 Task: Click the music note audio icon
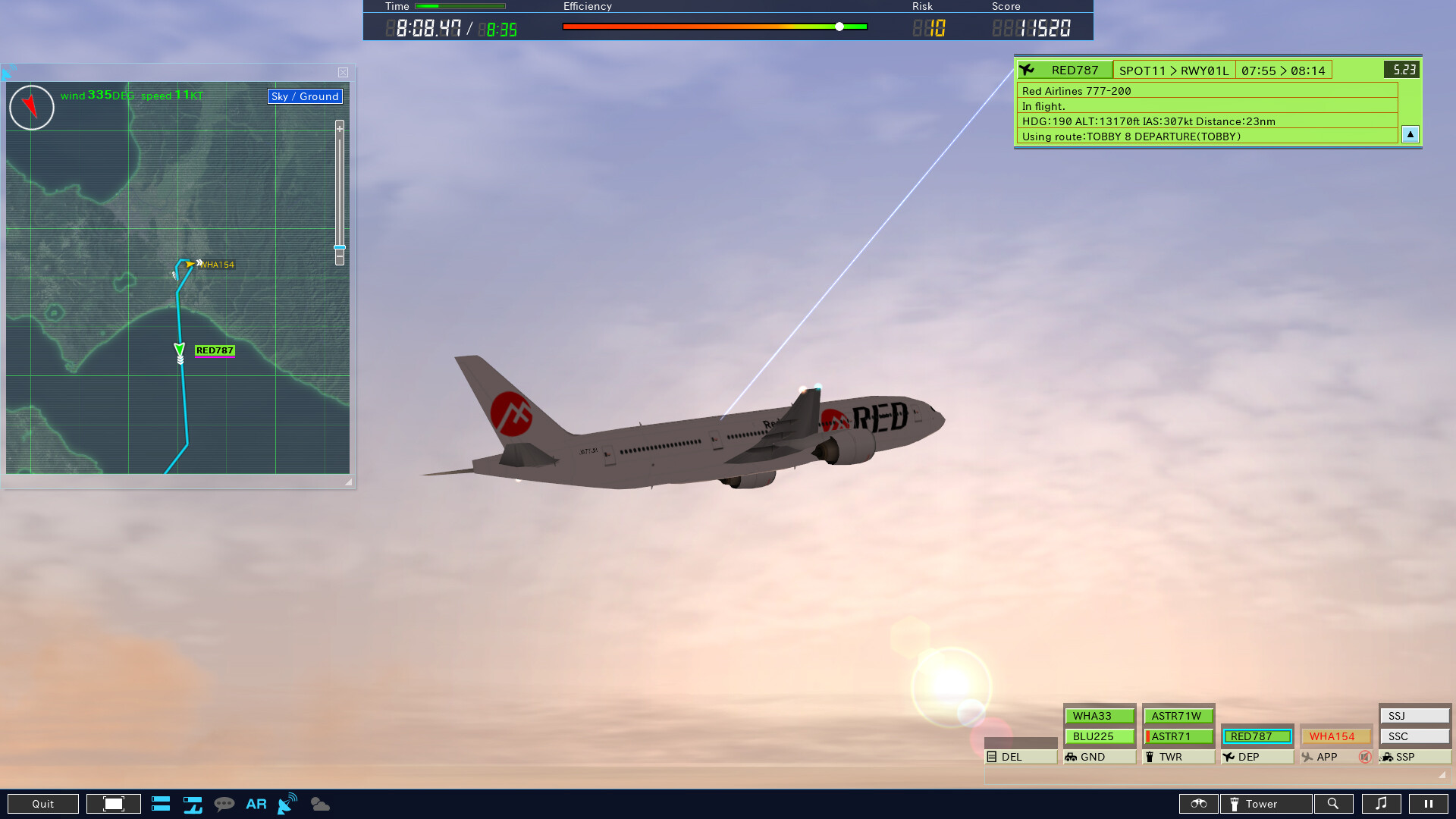(x=1382, y=803)
